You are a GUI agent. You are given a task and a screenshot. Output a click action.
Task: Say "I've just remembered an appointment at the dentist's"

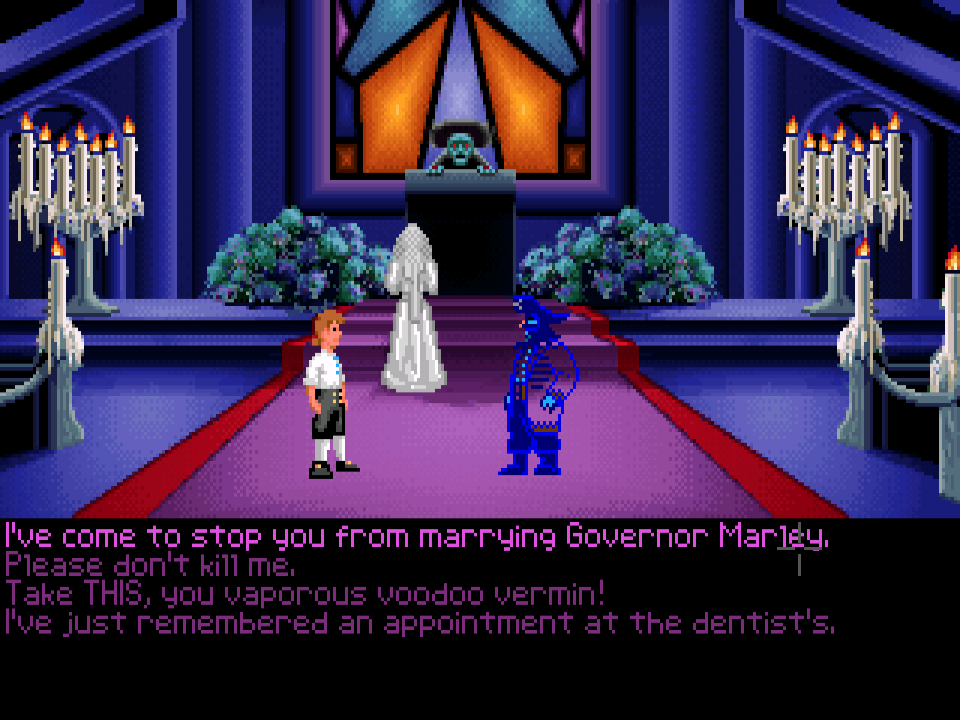tap(418, 623)
